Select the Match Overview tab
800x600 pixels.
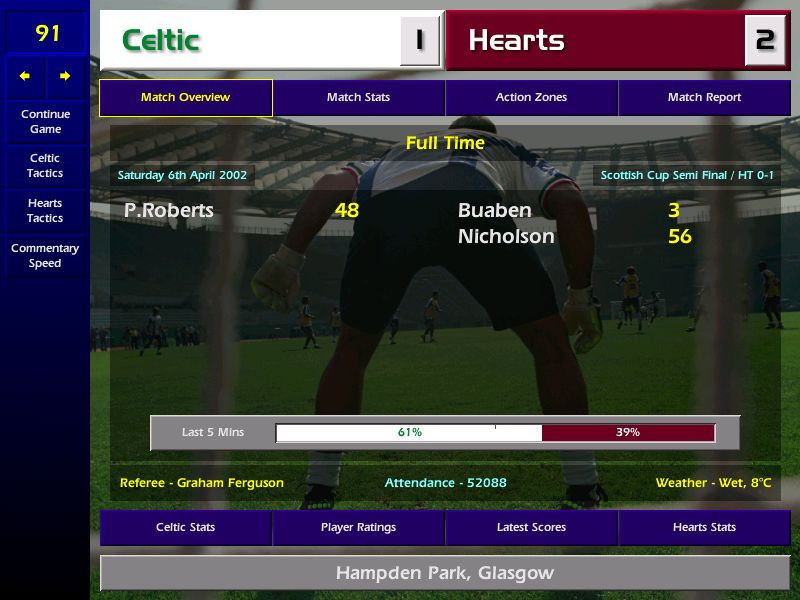[185, 98]
